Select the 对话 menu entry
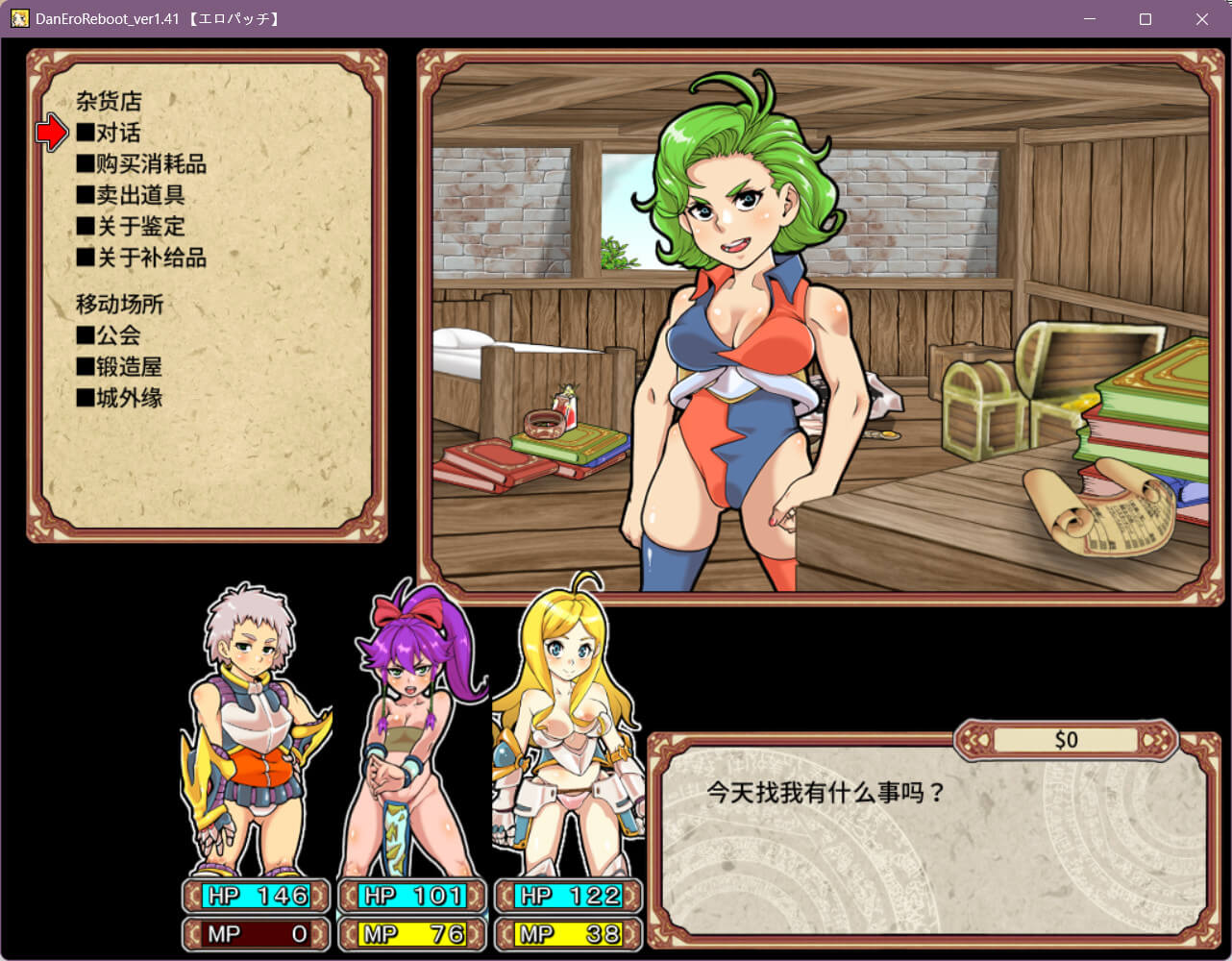Screen dimensions: 1232x961 click(x=117, y=133)
